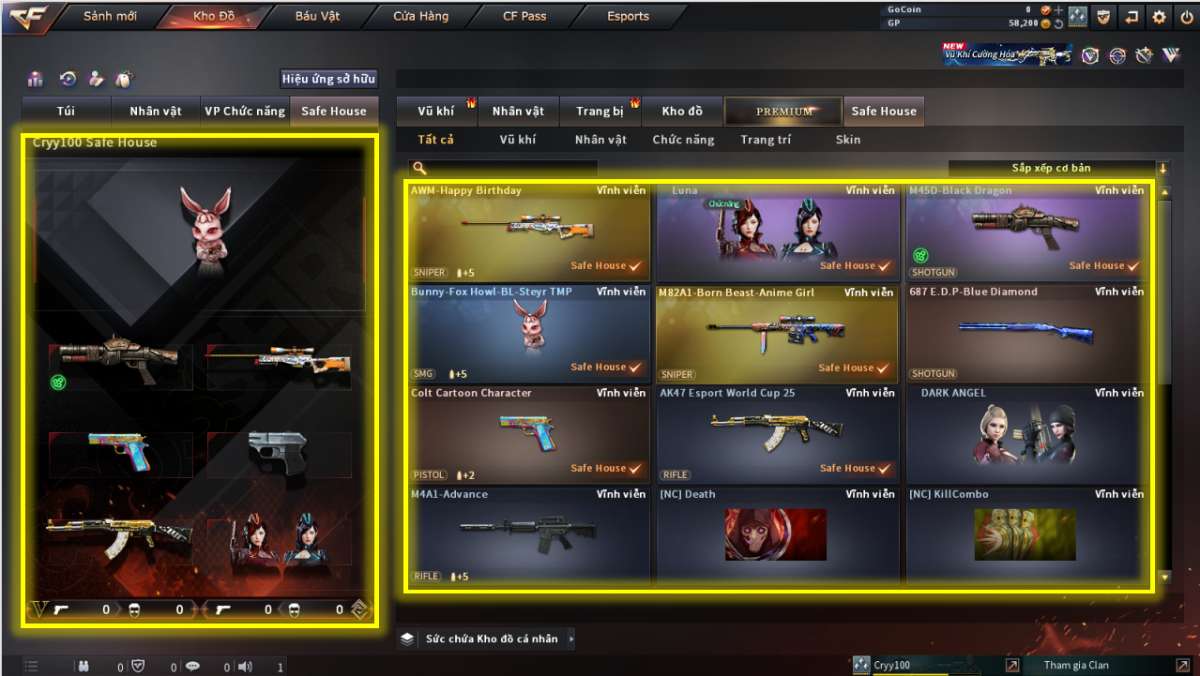Open the Sắp xếp cơ bản sort dropdown
The image size is (1200, 676).
coord(1057,168)
